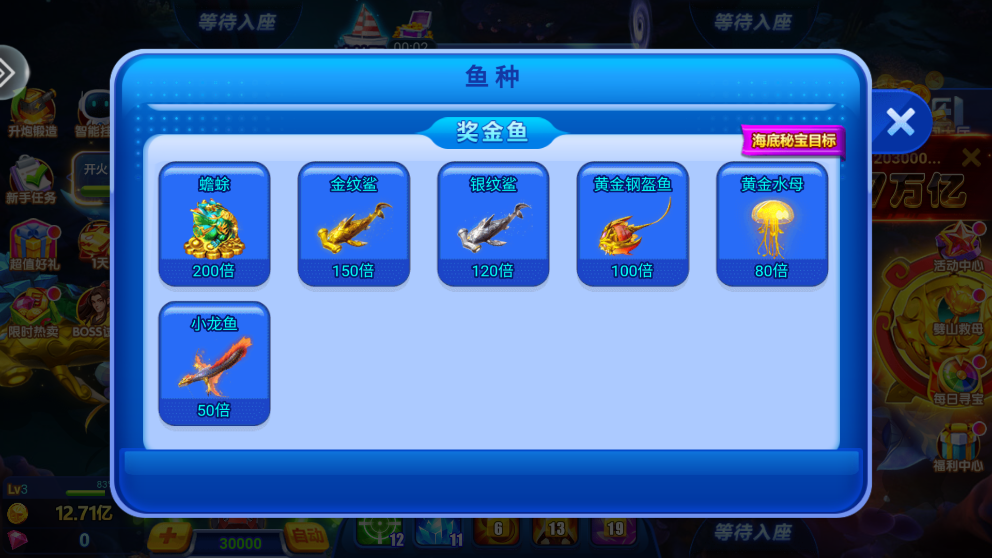Image resolution: width=992 pixels, height=558 pixels.
Task: Open the 福利中心 icon
Action: 958,447
